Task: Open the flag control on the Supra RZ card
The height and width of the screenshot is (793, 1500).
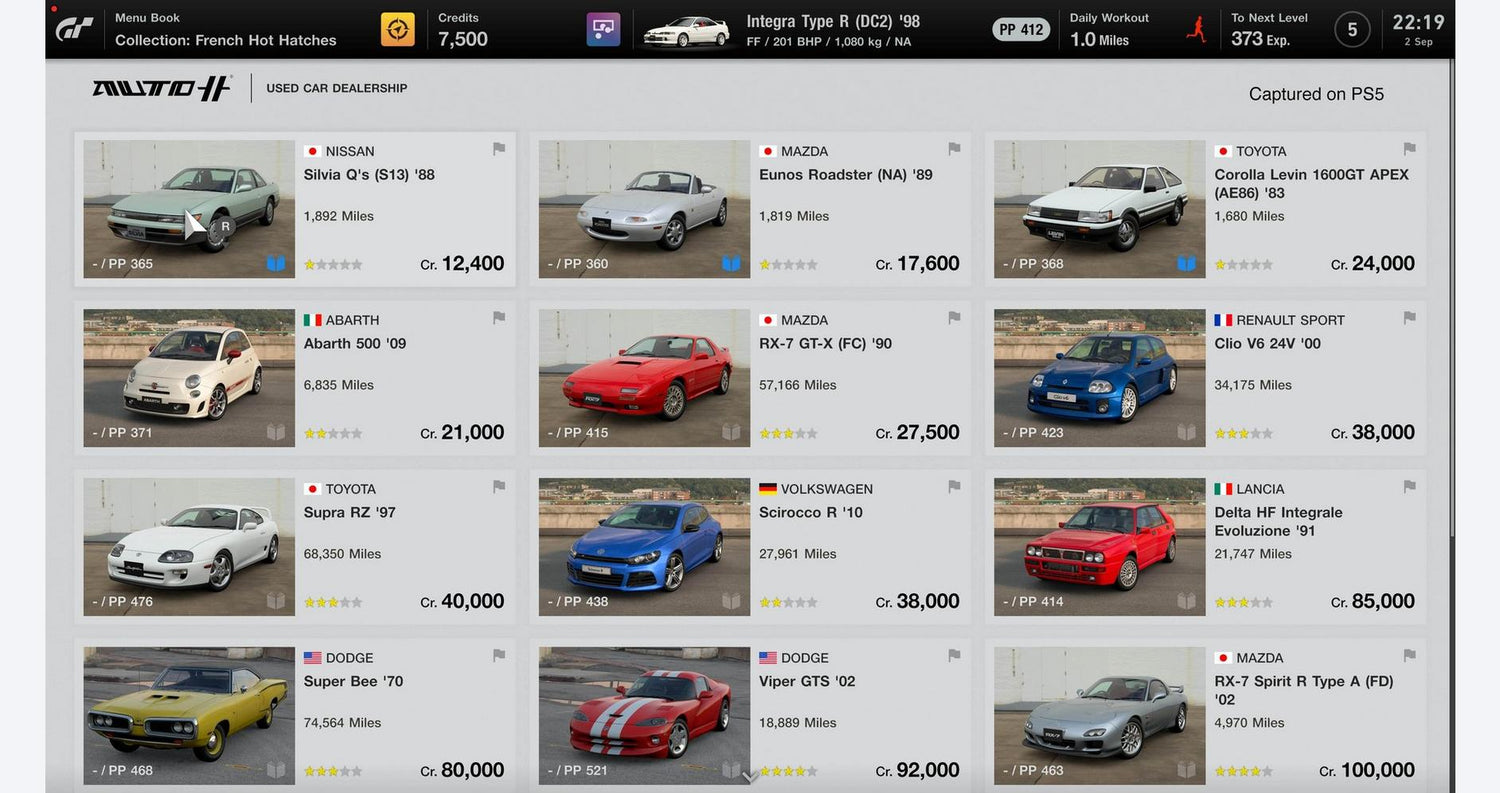Action: coord(499,486)
